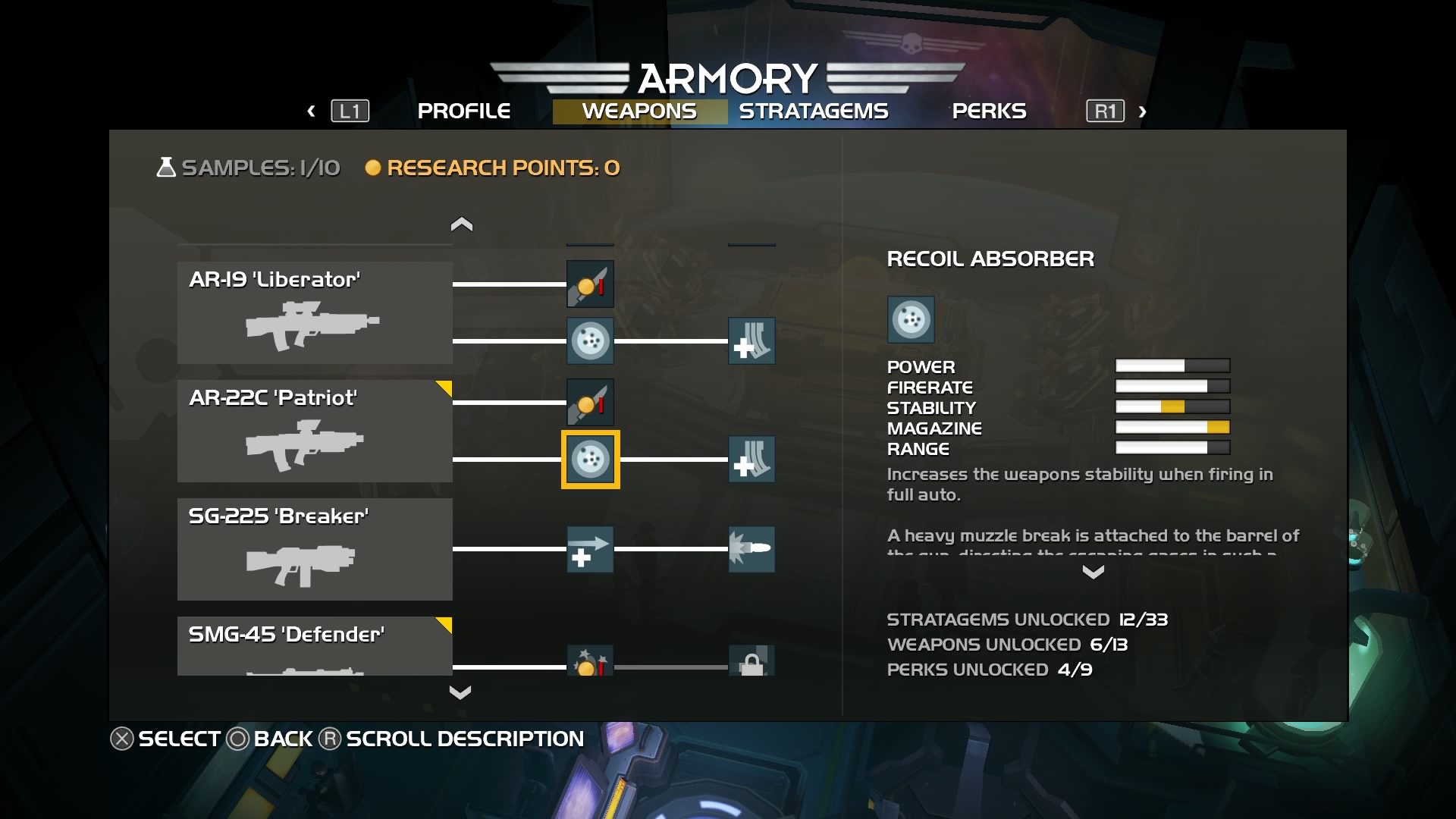
Task: Select the Breaker's arrow-plus upgrade icon
Action: tap(590, 549)
